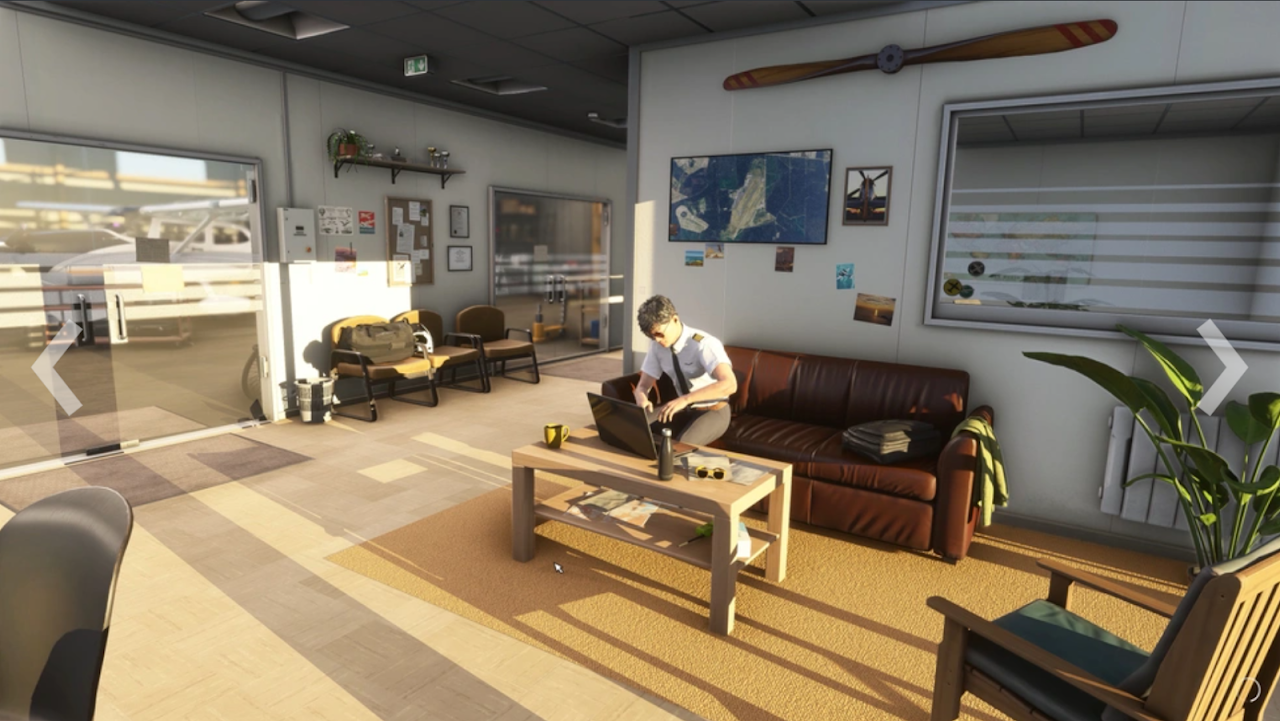The width and height of the screenshot is (1280, 721).
Task: Go to the previous image with left arrow
Action: pyautogui.click(x=55, y=367)
